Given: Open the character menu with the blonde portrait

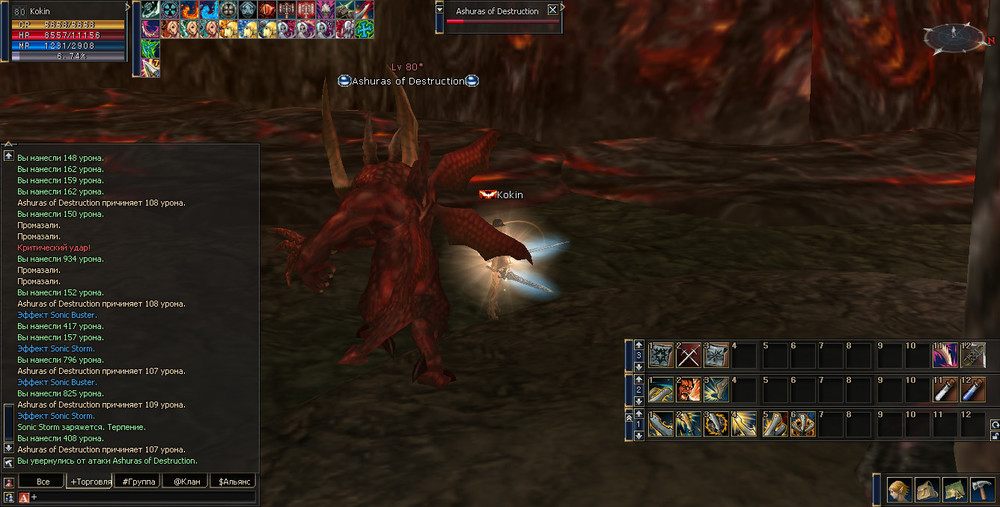Looking at the screenshot, I should tap(899, 489).
